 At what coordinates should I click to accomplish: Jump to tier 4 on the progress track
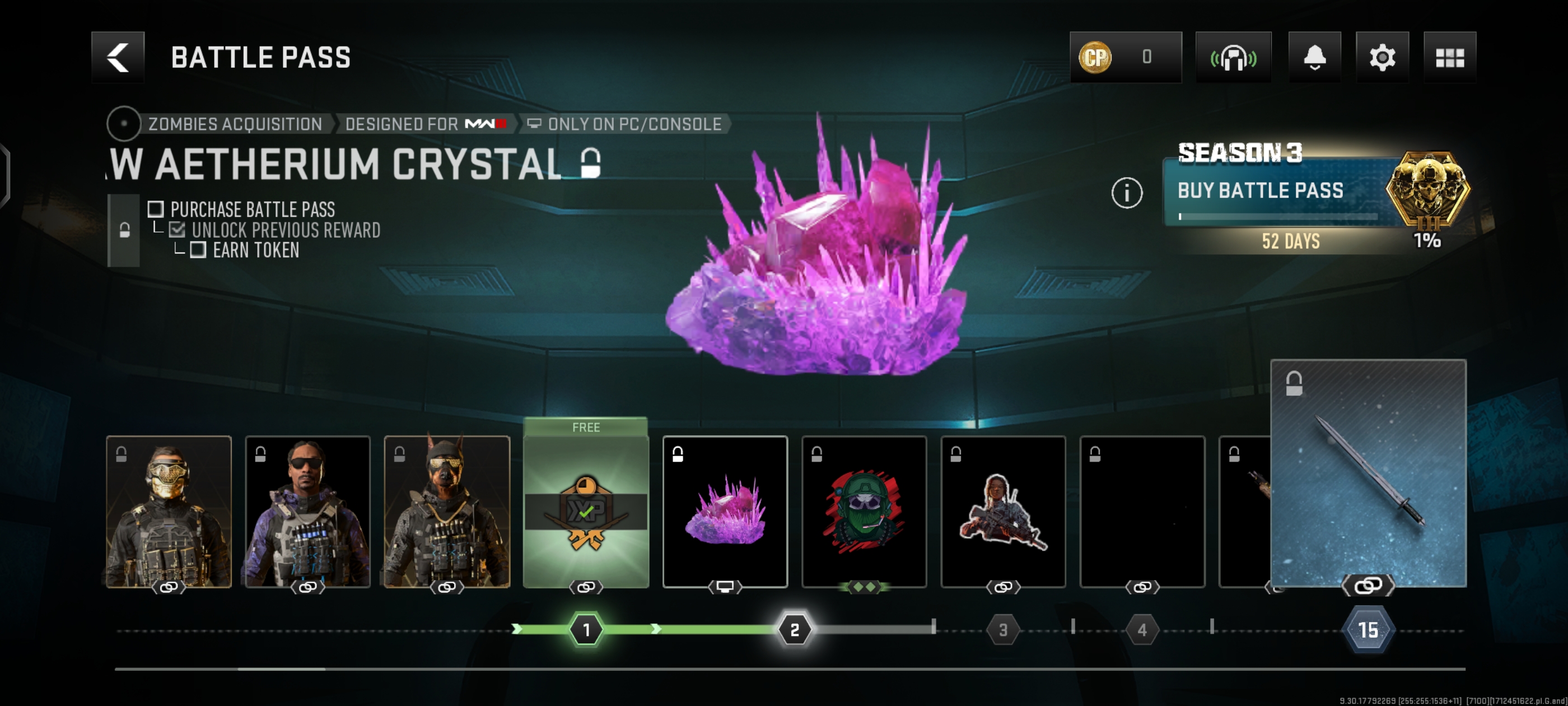click(x=1142, y=629)
